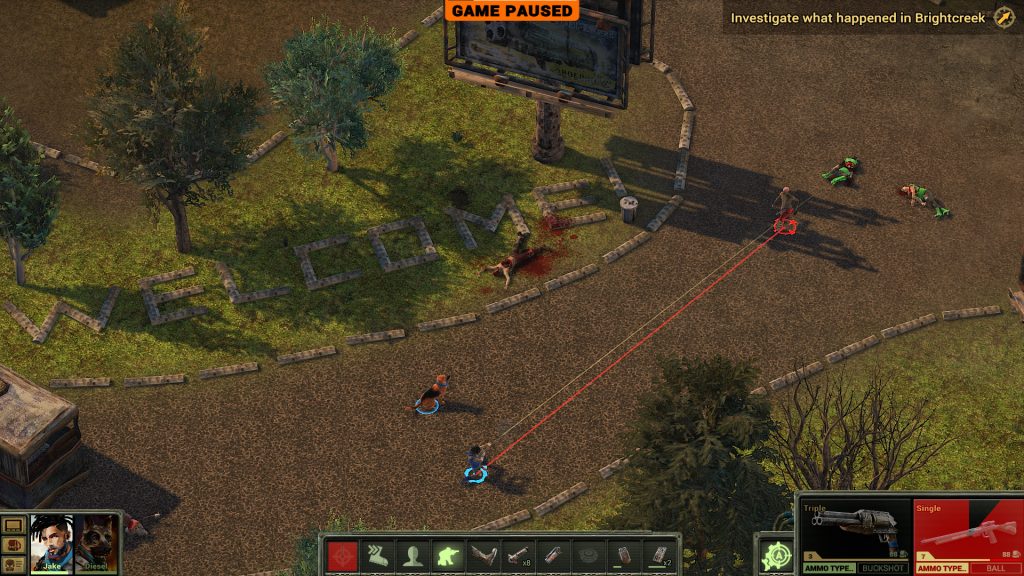Select the pistol hotbar slot with x8
1024x576 pixels.
pos(517,555)
